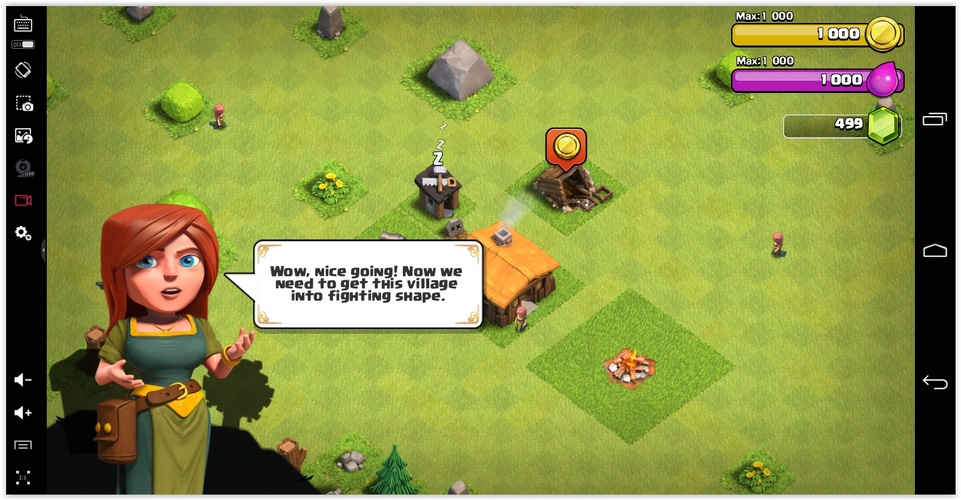This screenshot has height=500, width=961.
Task: Toggle the webcam off icon
Action: pos(23,168)
